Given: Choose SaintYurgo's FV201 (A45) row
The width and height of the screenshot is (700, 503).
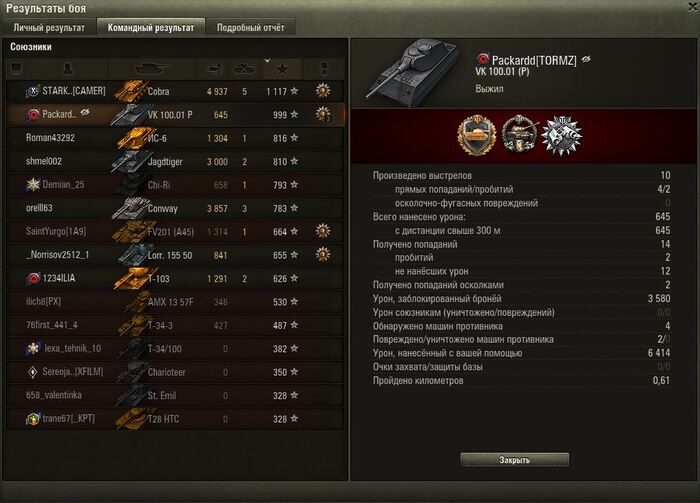Looking at the screenshot, I should coord(175,232).
